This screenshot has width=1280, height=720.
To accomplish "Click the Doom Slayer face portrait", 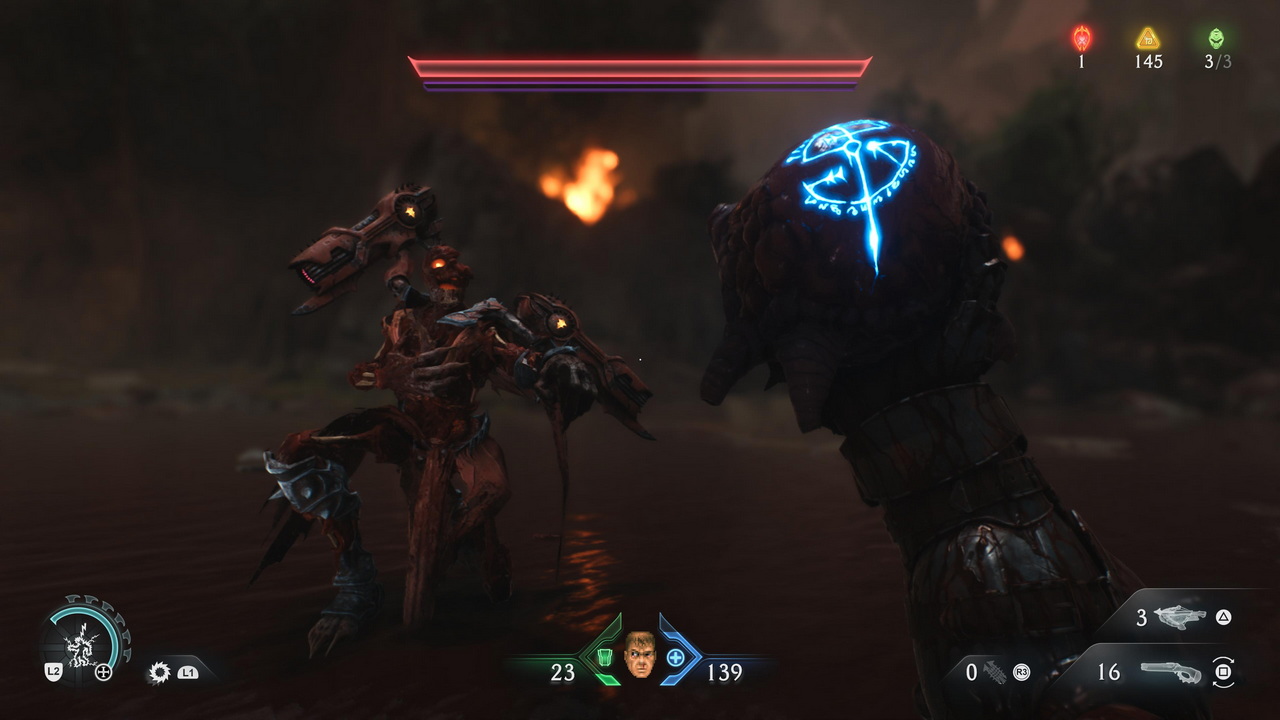I will point(639,655).
